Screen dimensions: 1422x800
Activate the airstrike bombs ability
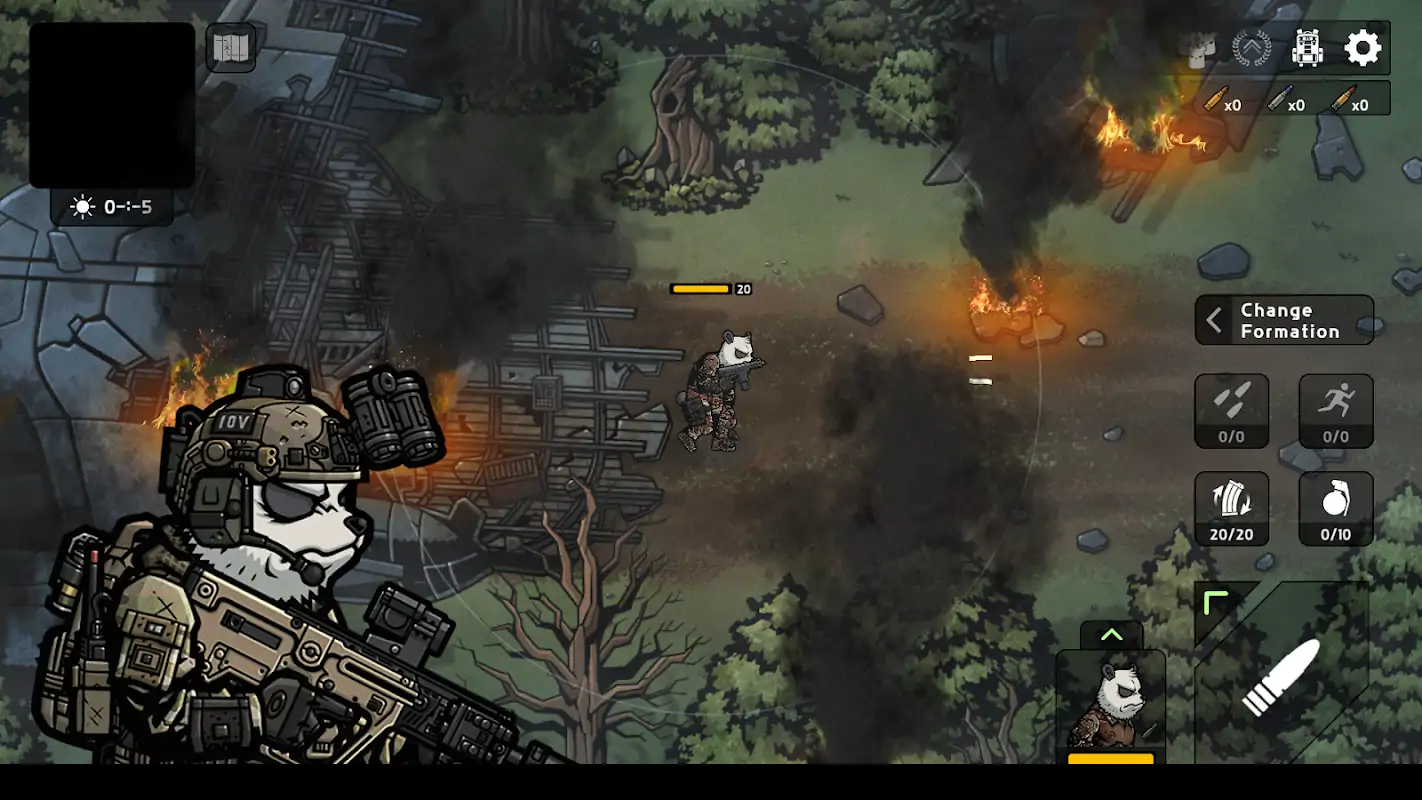pyautogui.click(x=1231, y=410)
